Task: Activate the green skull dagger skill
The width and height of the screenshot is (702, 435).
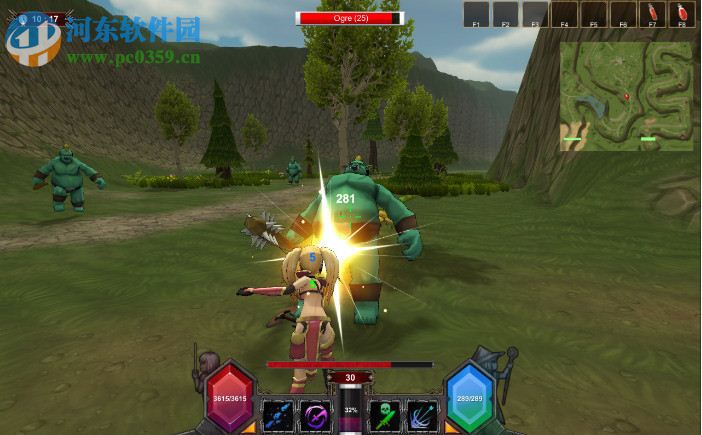Action: tap(385, 414)
